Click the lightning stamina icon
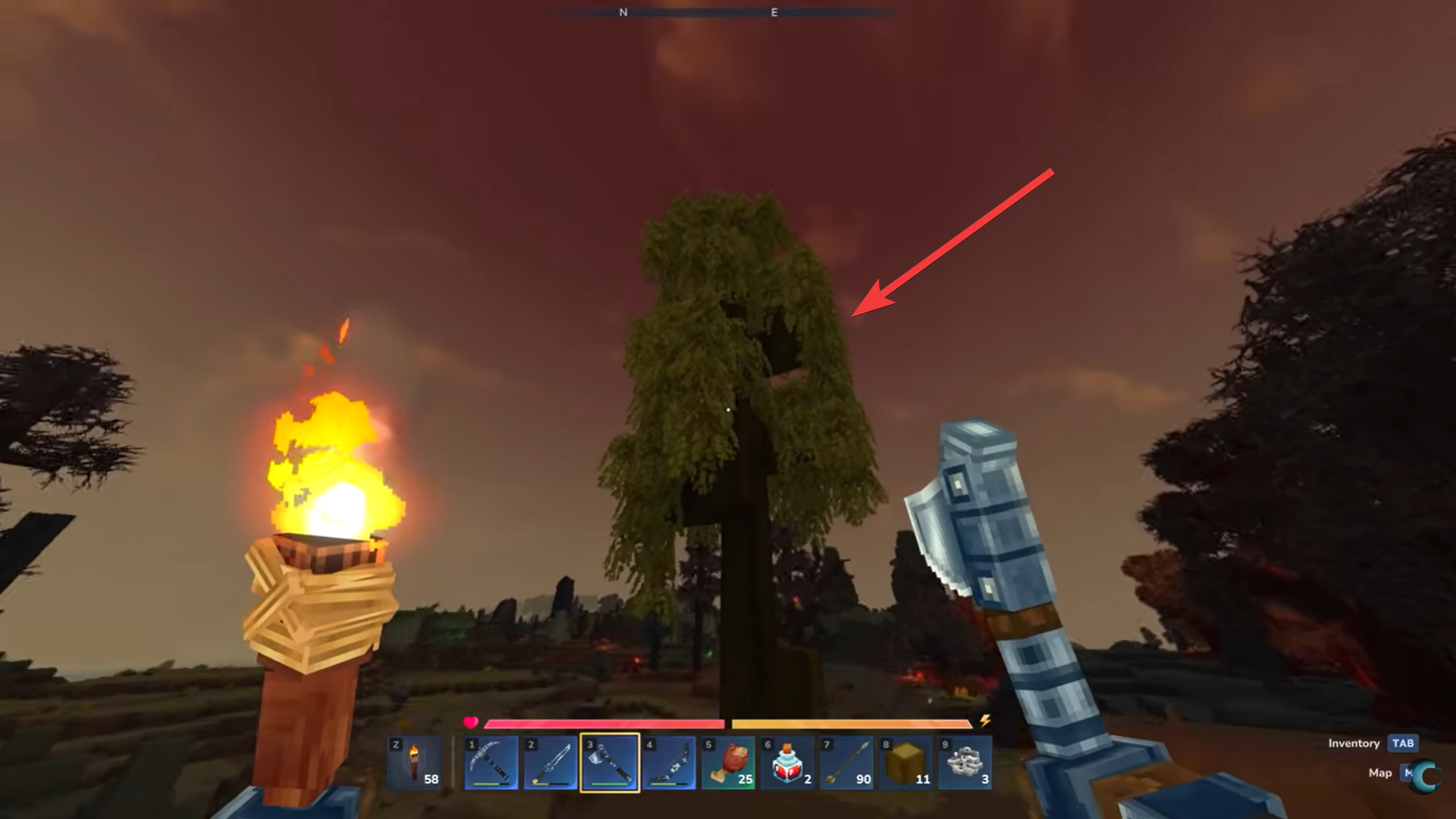The height and width of the screenshot is (819, 1456). 984,723
